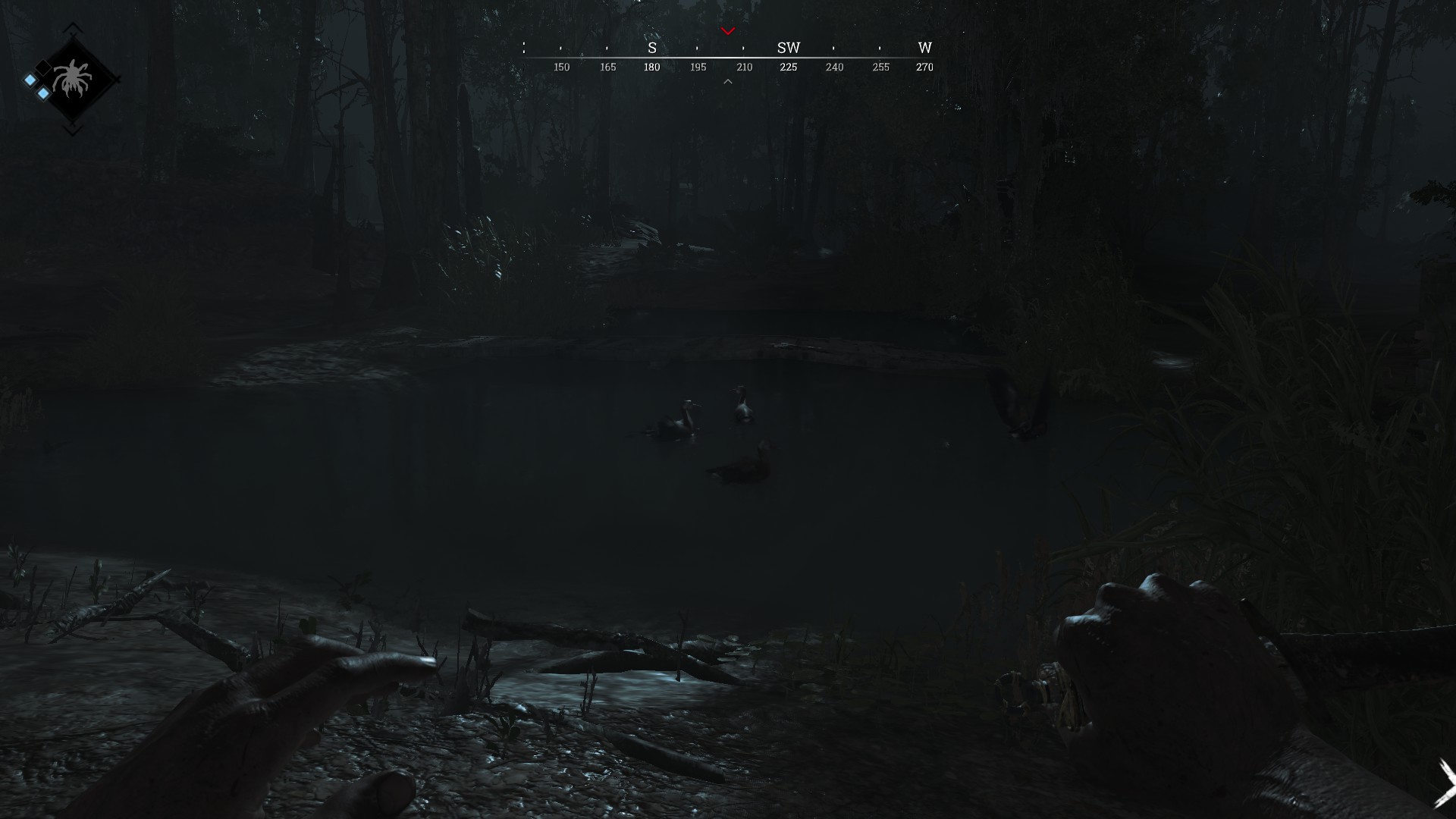Click the spider bounty target icon

73,79
